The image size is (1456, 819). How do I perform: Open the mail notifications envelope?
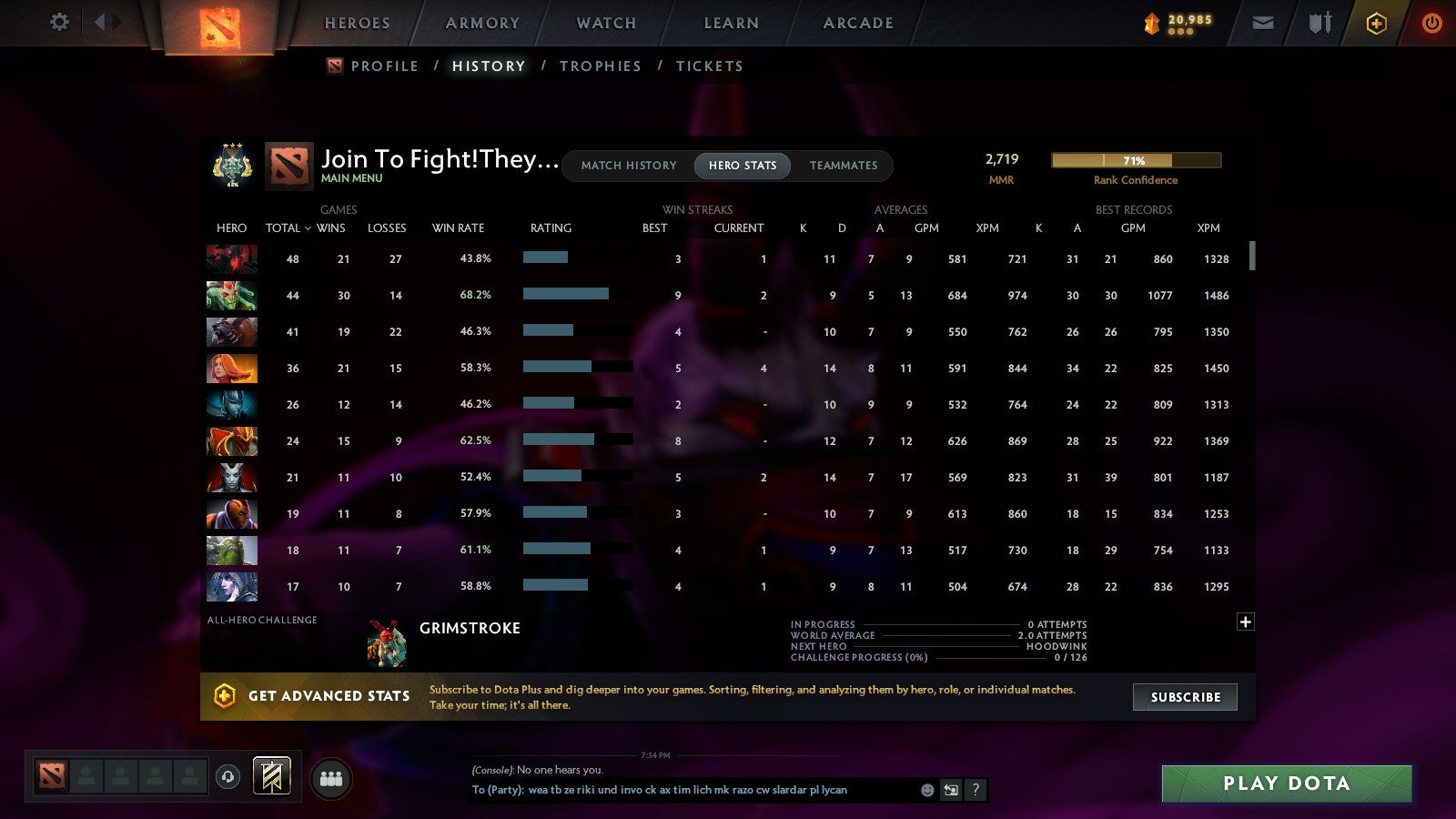coord(1263,23)
